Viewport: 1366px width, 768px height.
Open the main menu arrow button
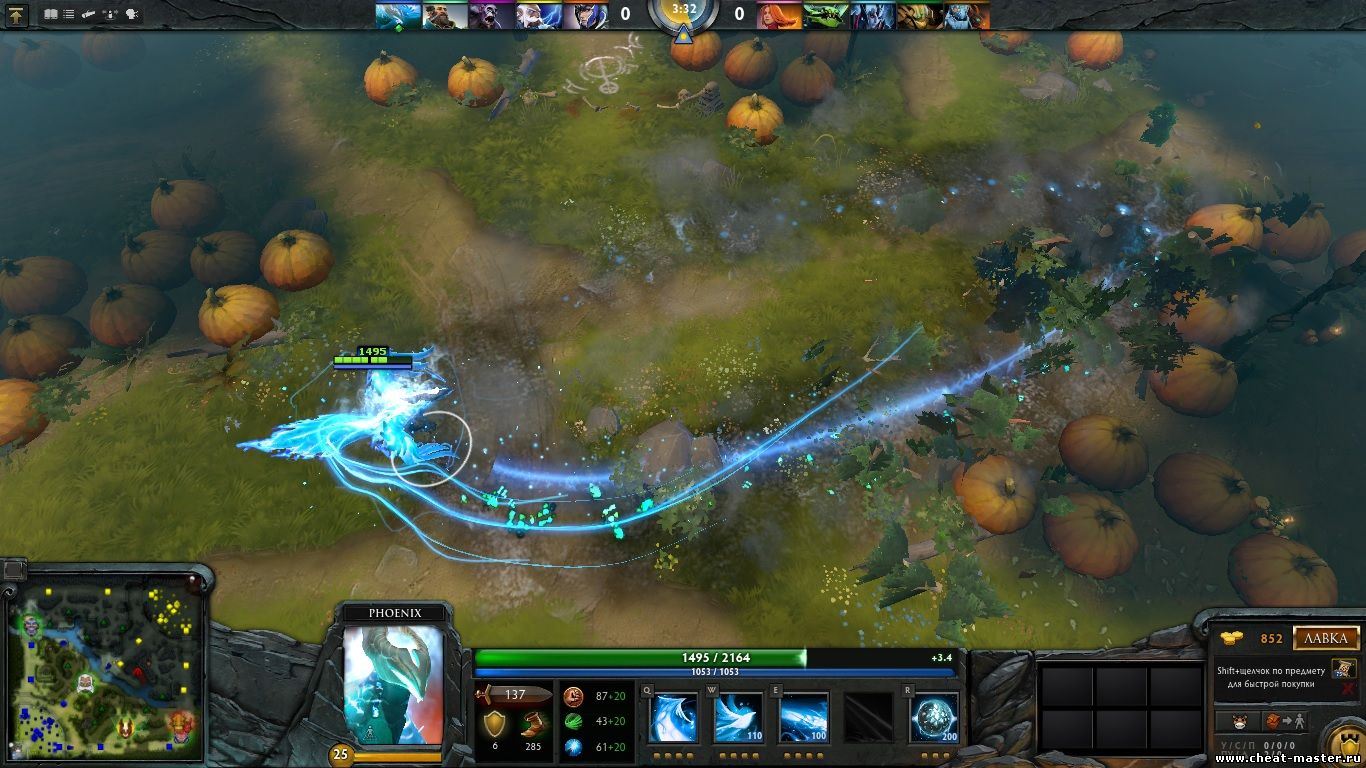(x=18, y=15)
